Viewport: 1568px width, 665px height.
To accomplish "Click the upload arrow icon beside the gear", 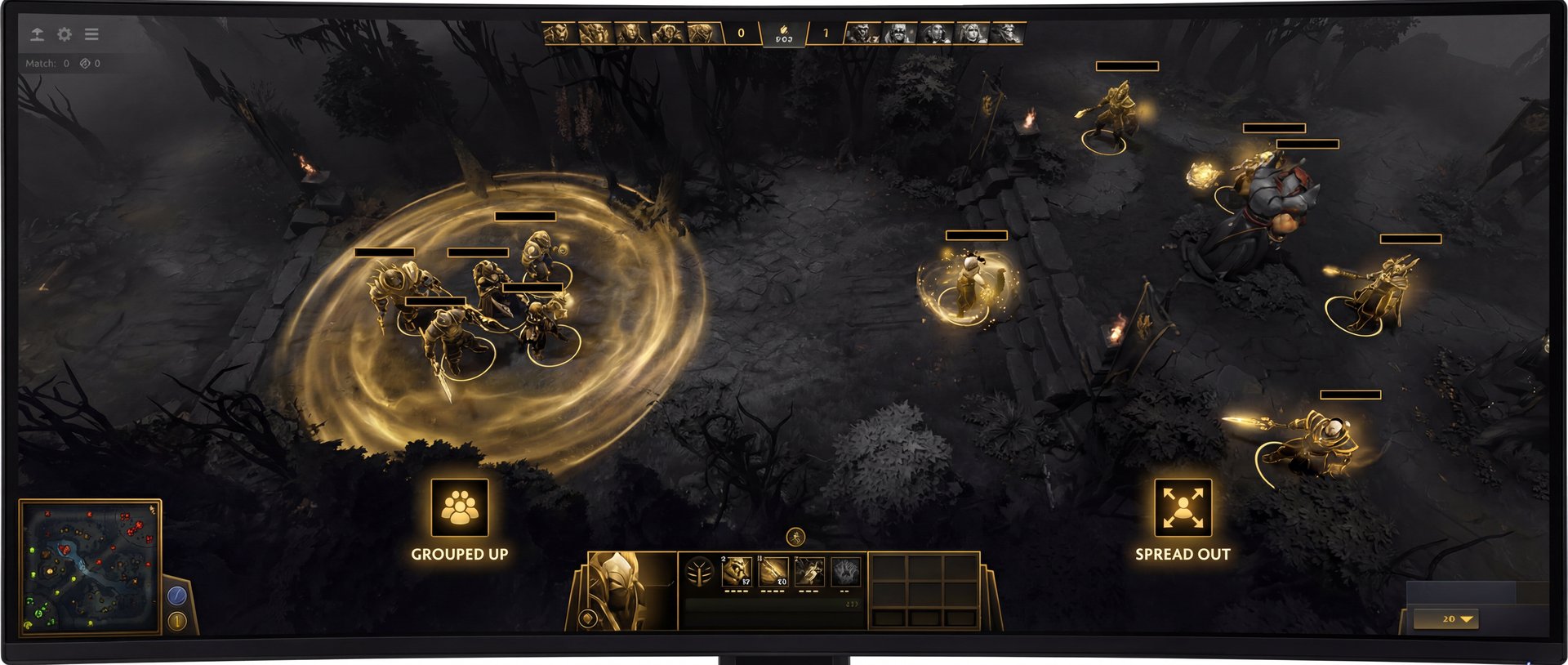I will pos(38,34).
